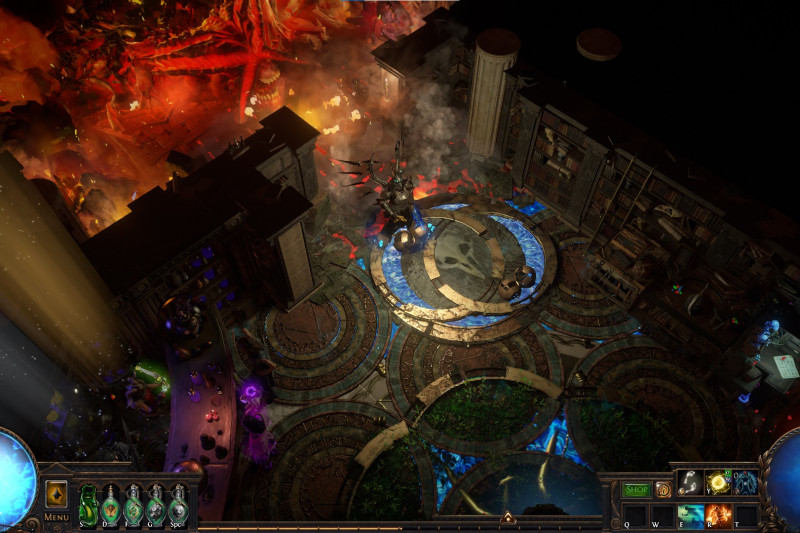The image size is (800, 533).
Task: Select the blue winged figure skill icon
Action: (745, 483)
